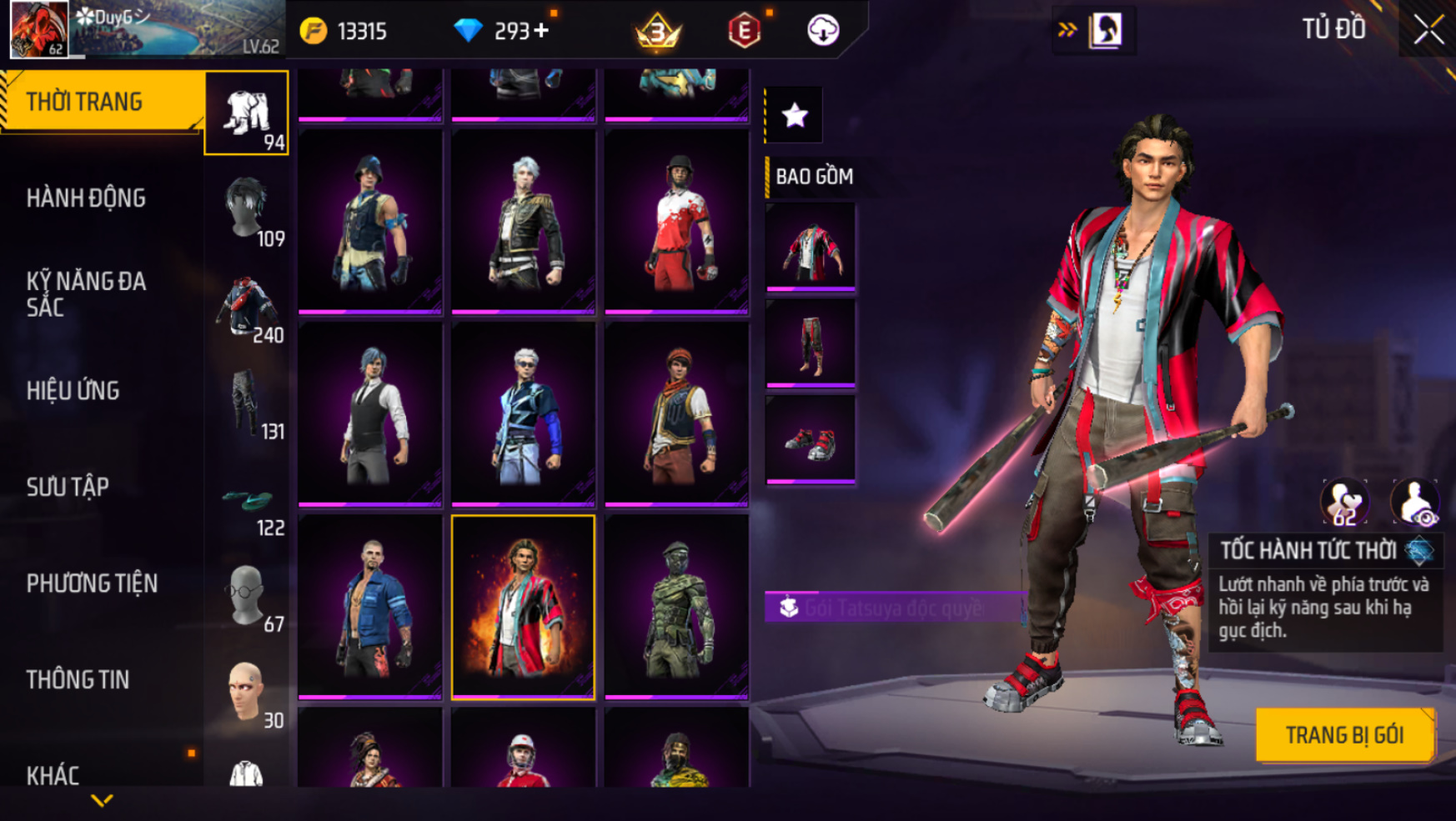
Task: Open the Hiệu Ứng category
Action: tap(73, 391)
